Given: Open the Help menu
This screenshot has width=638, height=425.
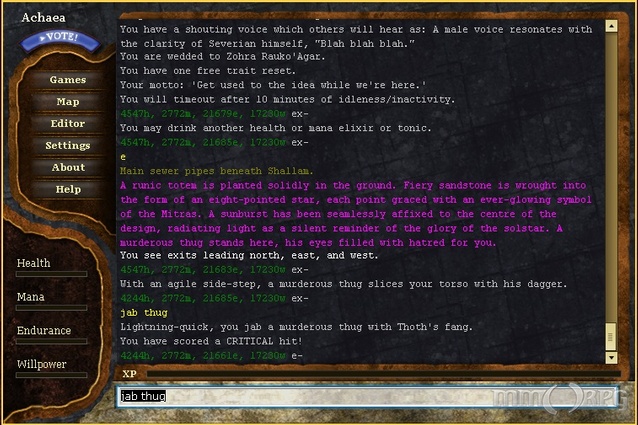Looking at the screenshot, I should 68,190.
